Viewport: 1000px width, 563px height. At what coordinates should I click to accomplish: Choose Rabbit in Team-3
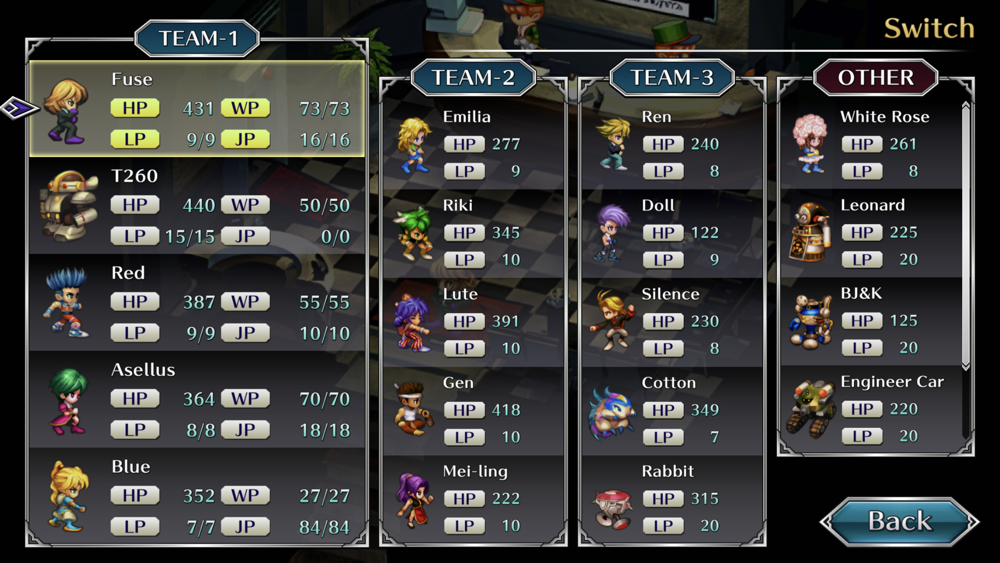click(672, 498)
